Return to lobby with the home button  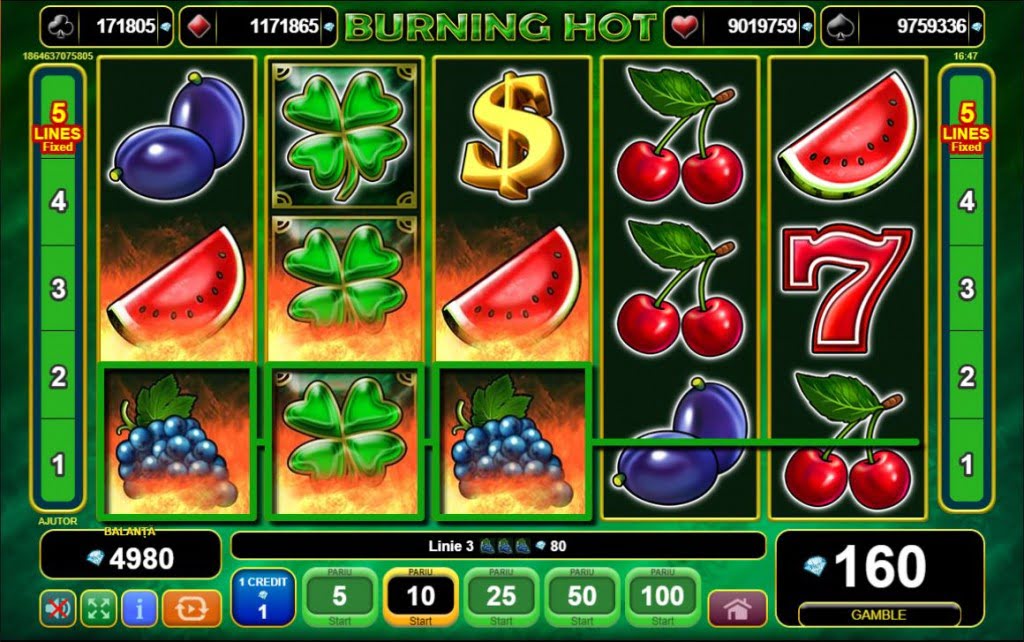pos(737,608)
